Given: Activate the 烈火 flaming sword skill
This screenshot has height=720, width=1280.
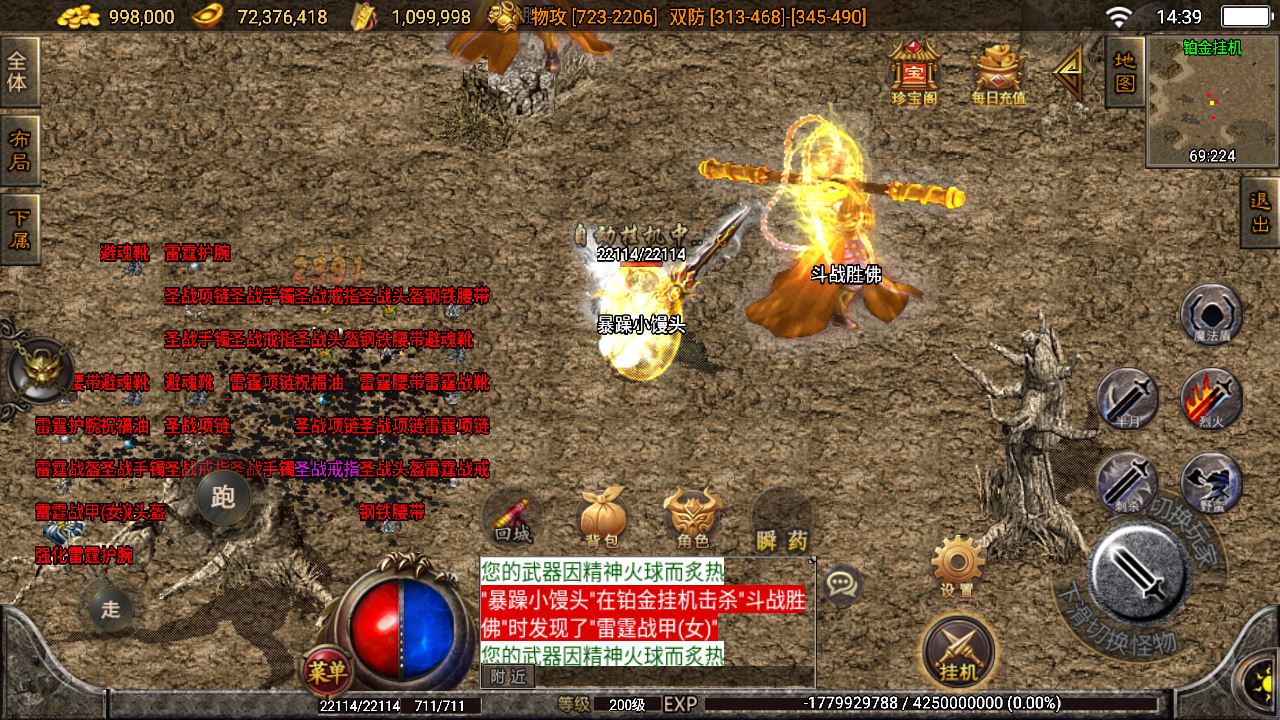Looking at the screenshot, I should [x=1211, y=398].
